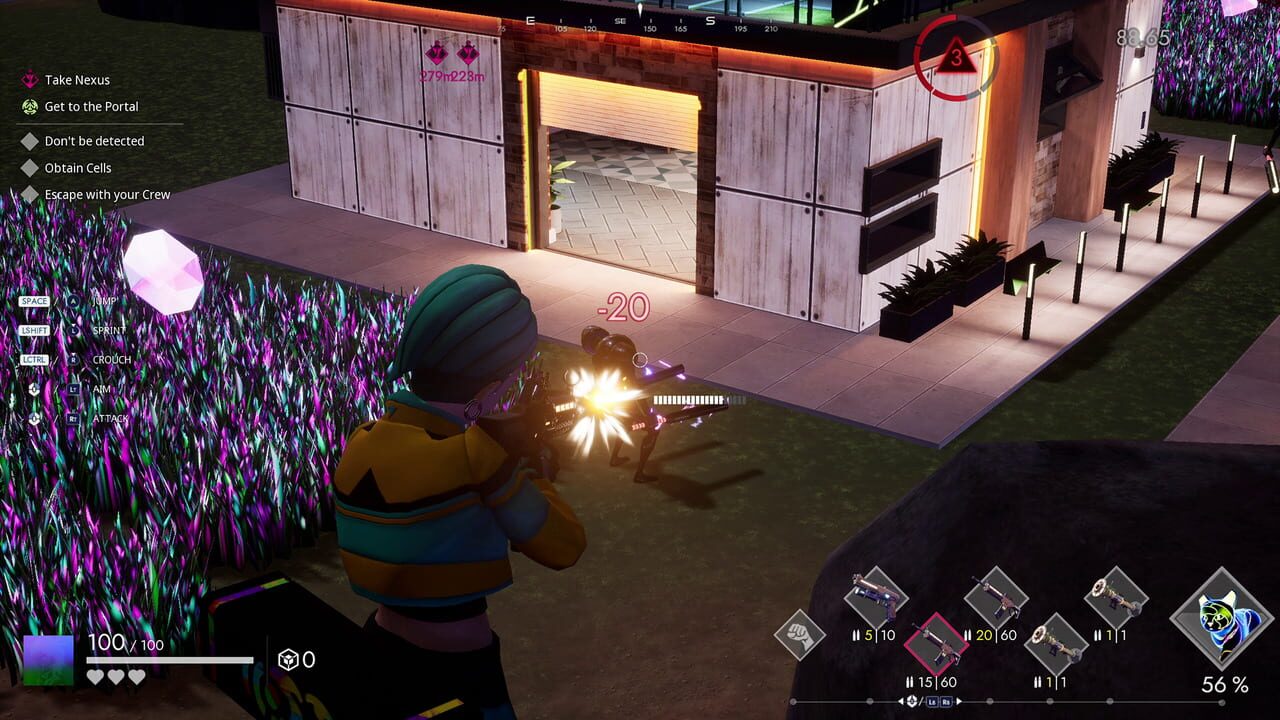Select the Rs button on the hotbar
1280x720 pixels.
pos(946,703)
